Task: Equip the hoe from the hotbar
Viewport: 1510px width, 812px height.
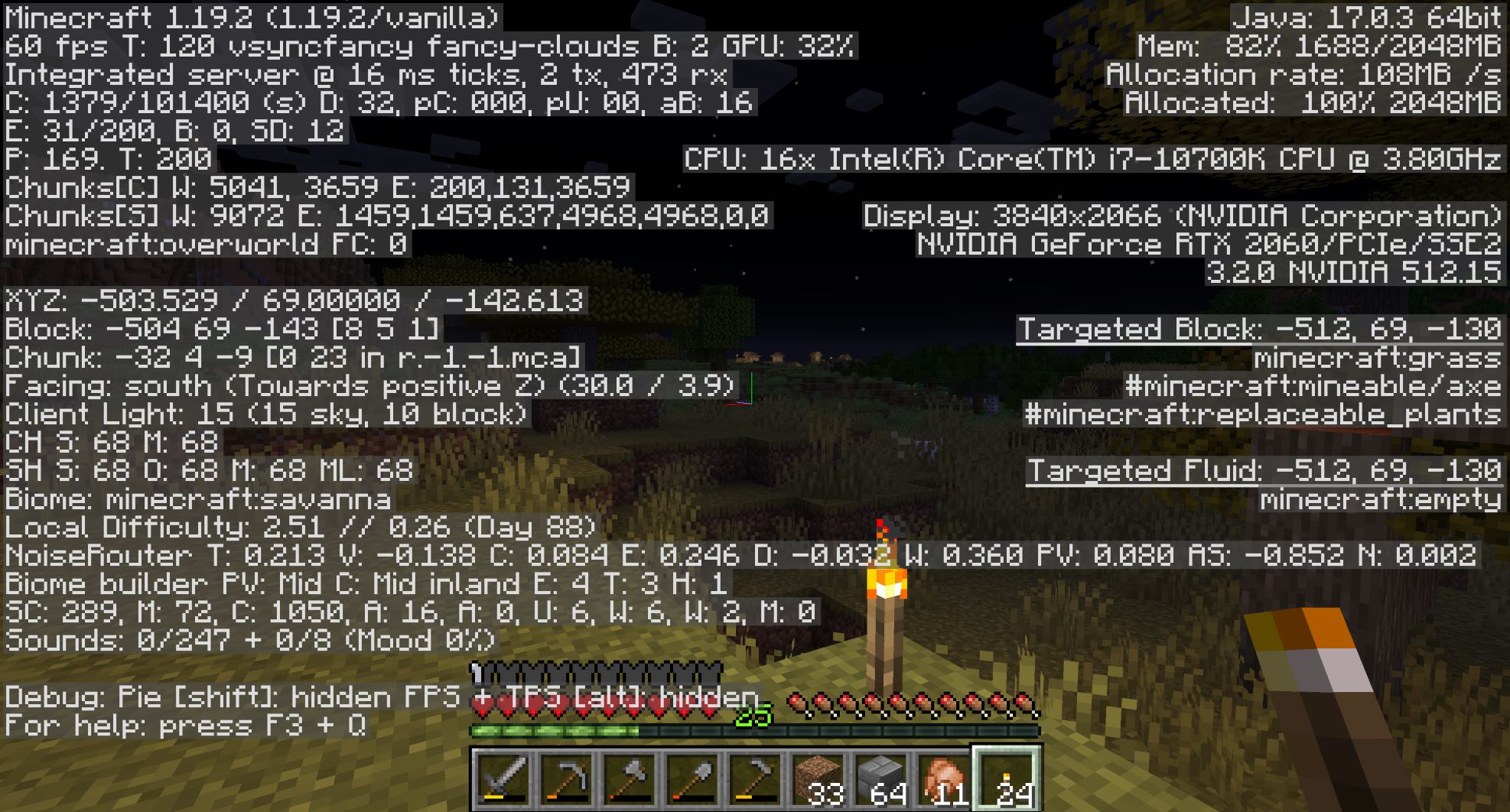Action: (753, 780)
